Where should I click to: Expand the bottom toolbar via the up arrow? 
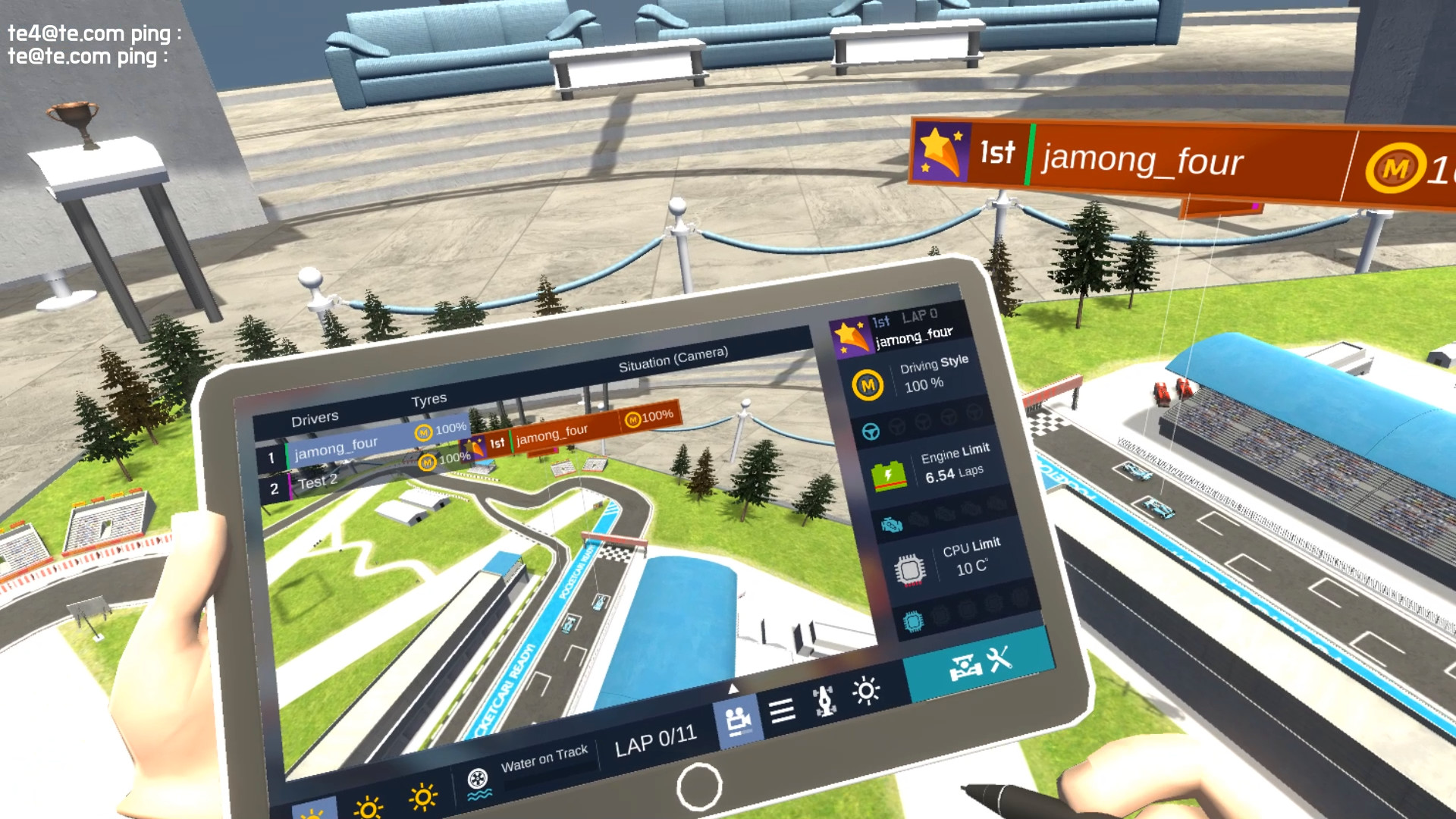[733, 689]
